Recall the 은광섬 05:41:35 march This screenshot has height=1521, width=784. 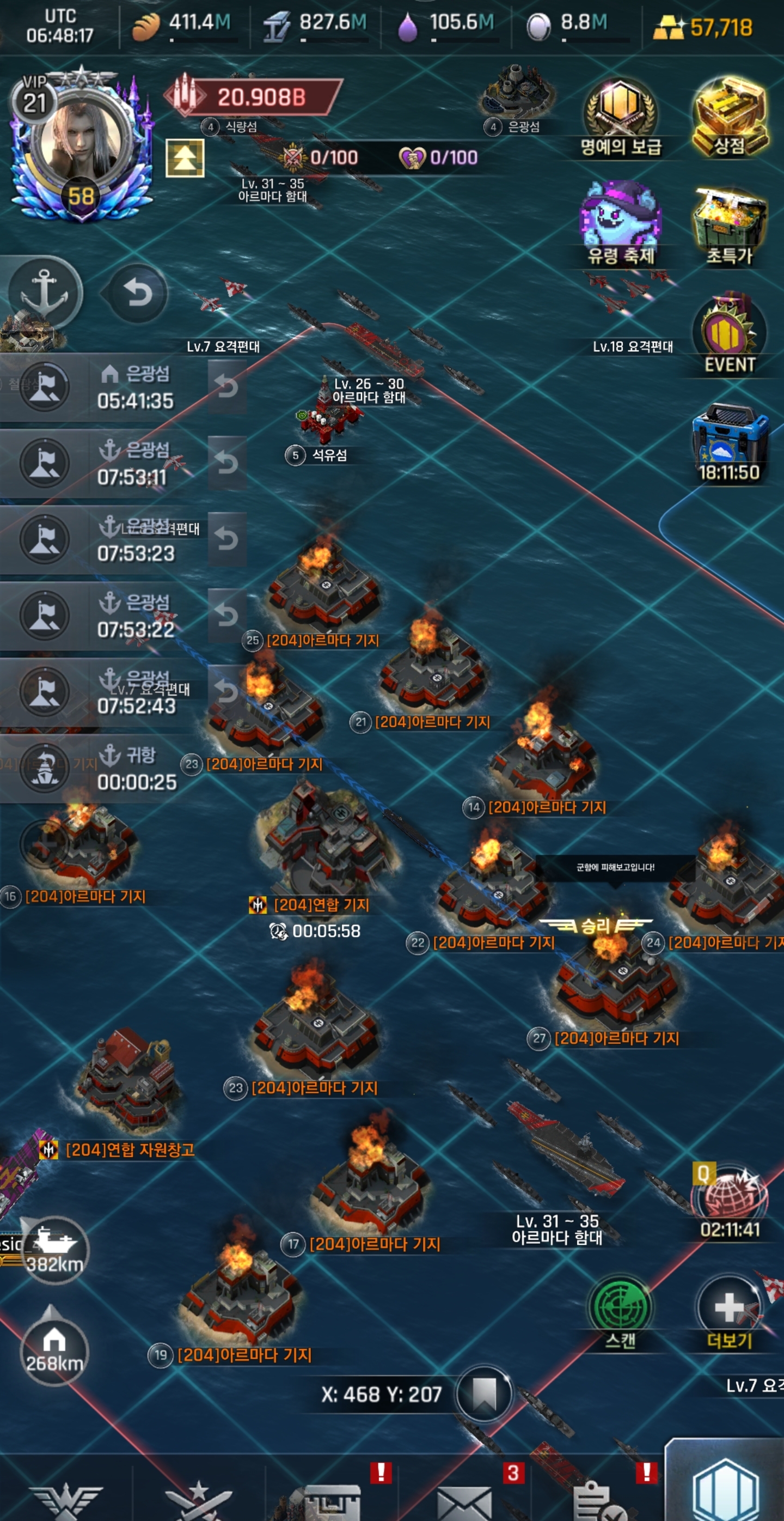tap(226, 387)
